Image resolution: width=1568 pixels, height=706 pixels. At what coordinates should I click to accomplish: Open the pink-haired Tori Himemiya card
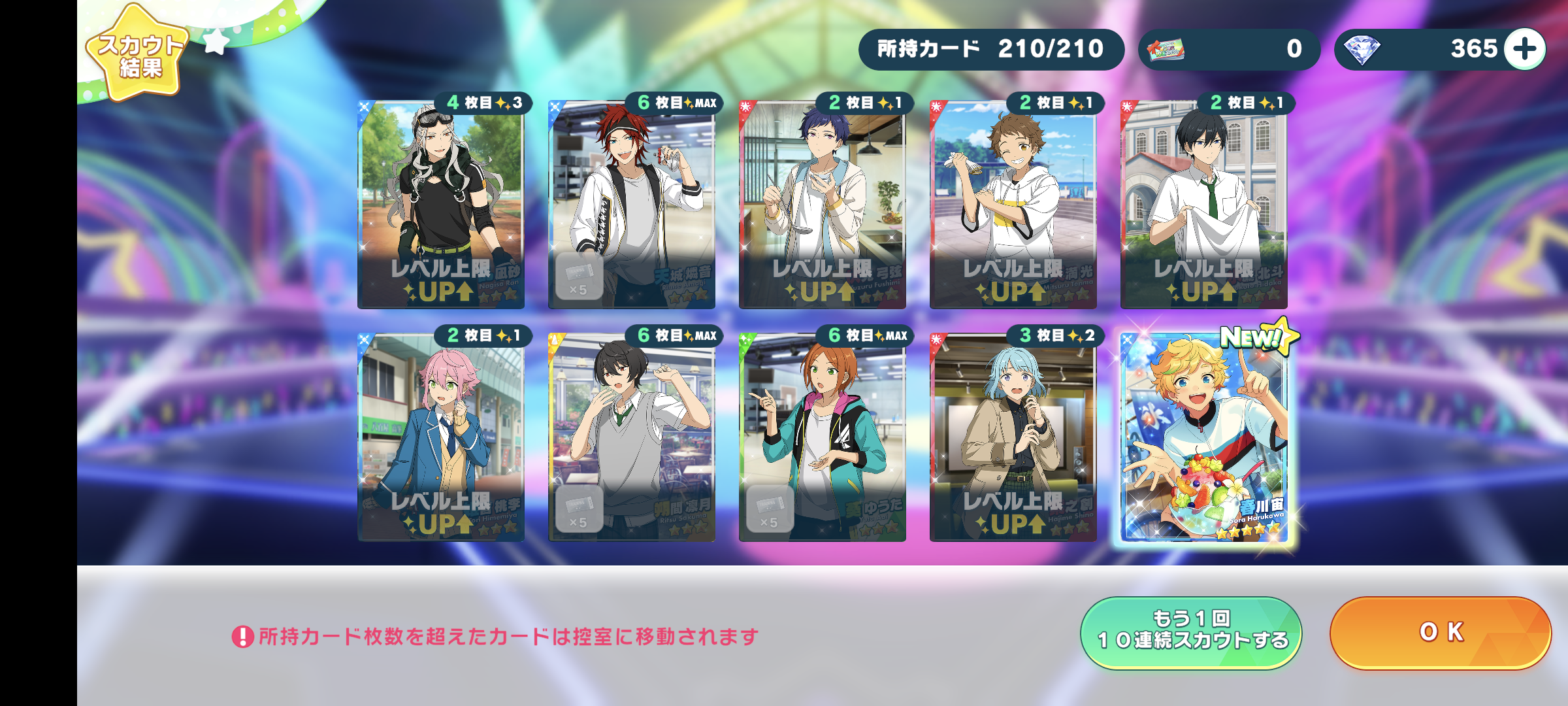(440, 438)
